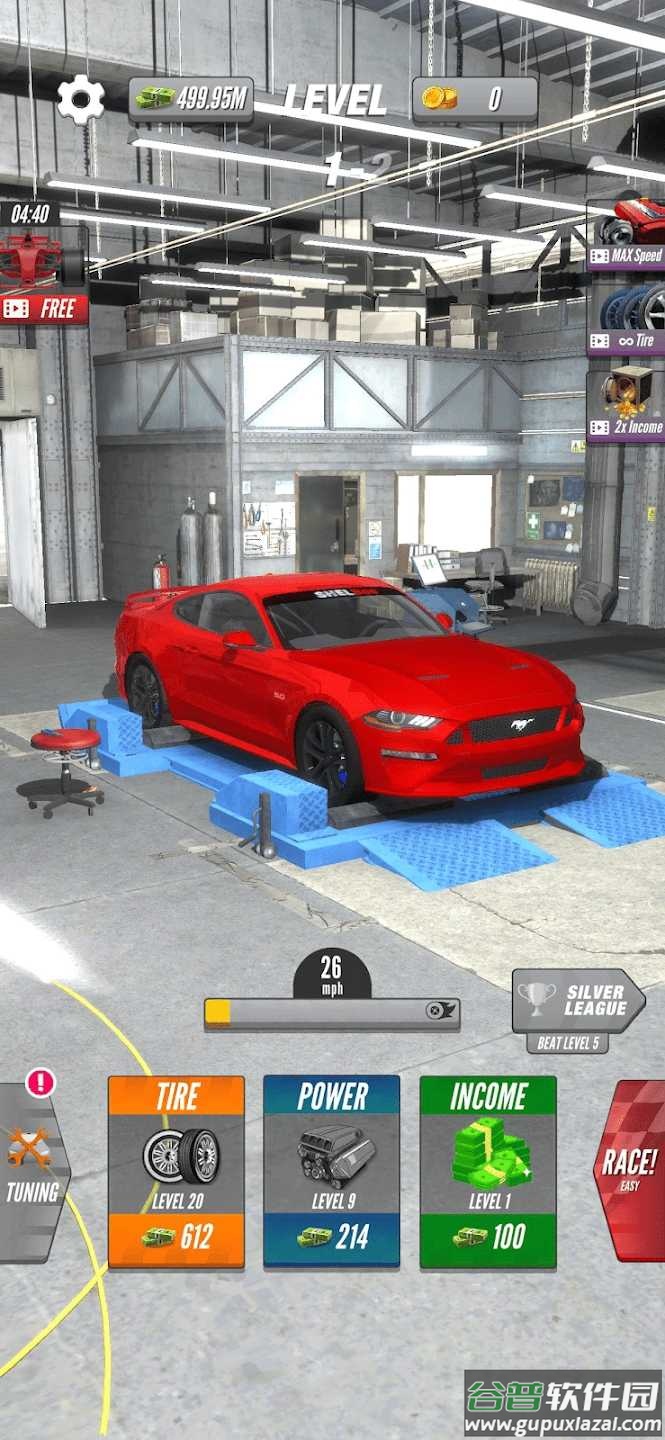Open the settings gear menu
Screen dimensions: 665x1440
(81, 99)
